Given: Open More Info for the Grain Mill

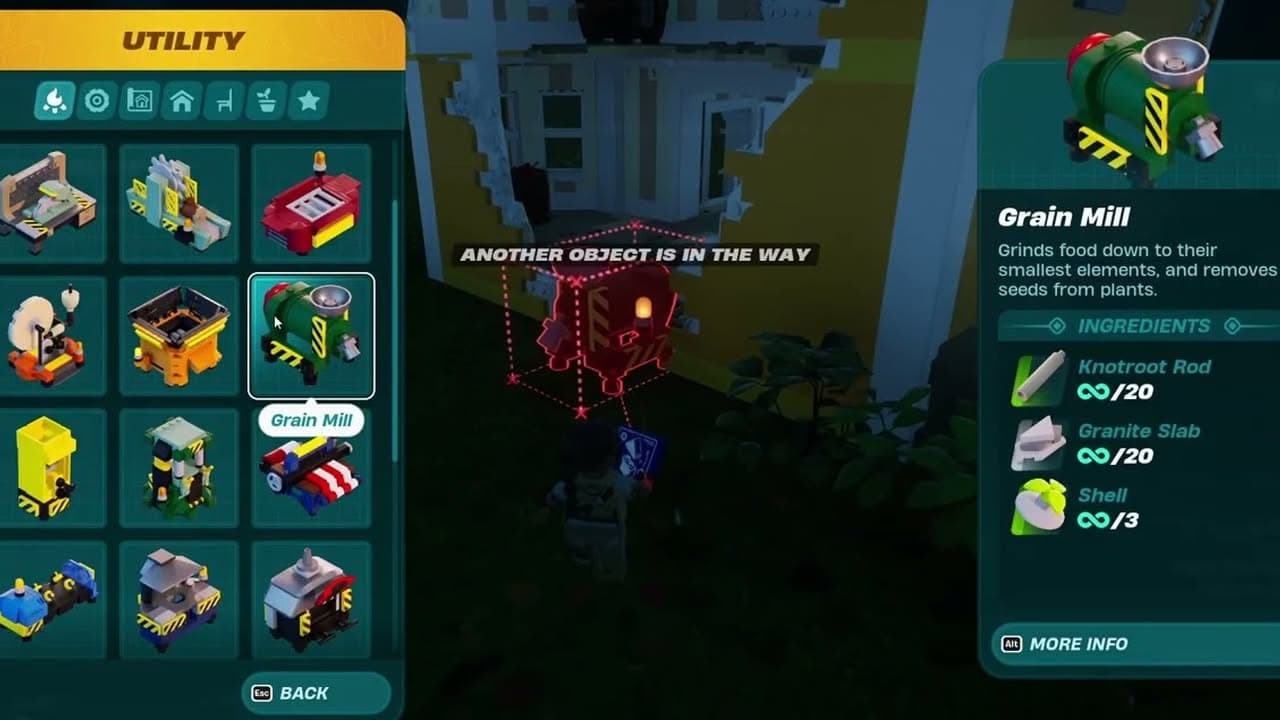Looking at the screenshot, I should pos(1070,645).
